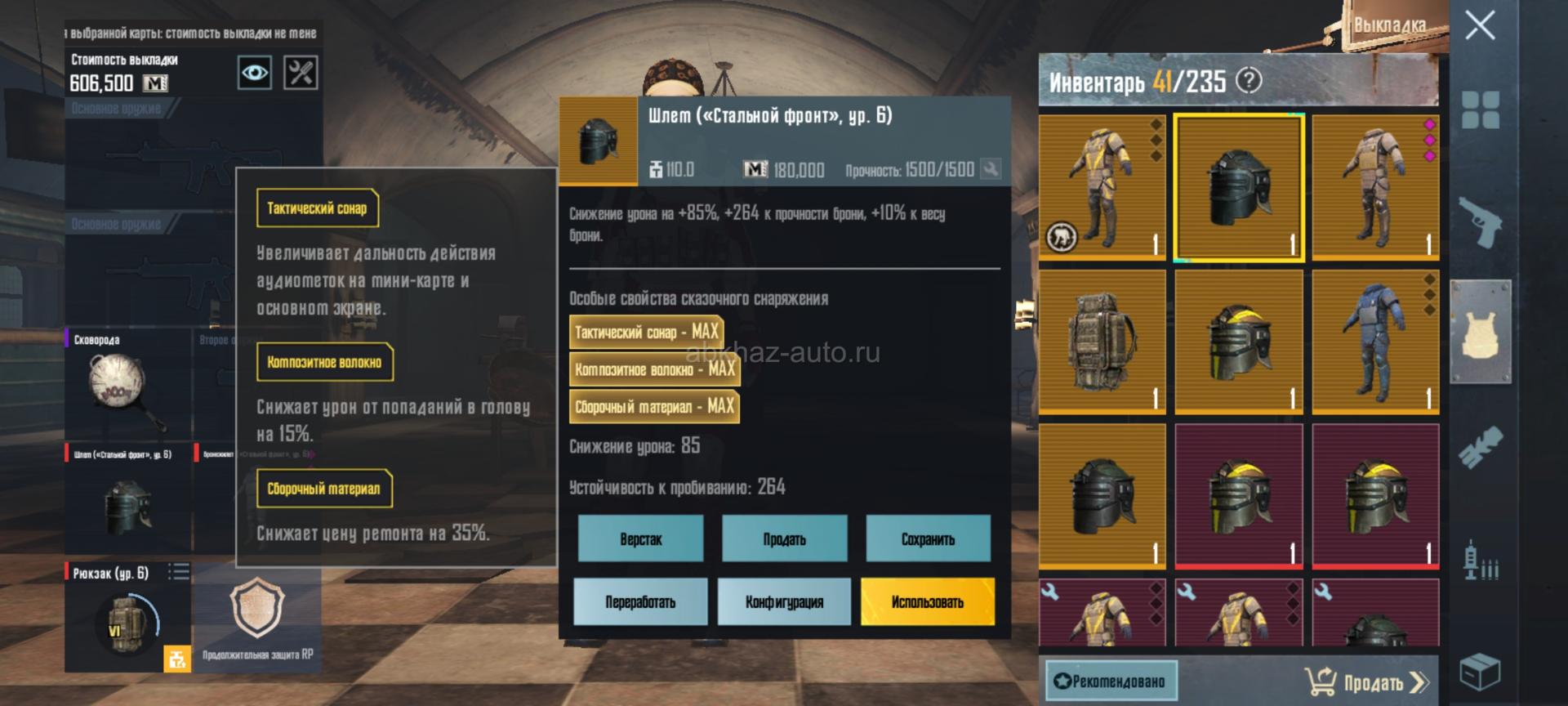The height and width of the screenshot is (706, 1568).
Task: Sell the helmet with Продать button
Action: pos(784,538)
